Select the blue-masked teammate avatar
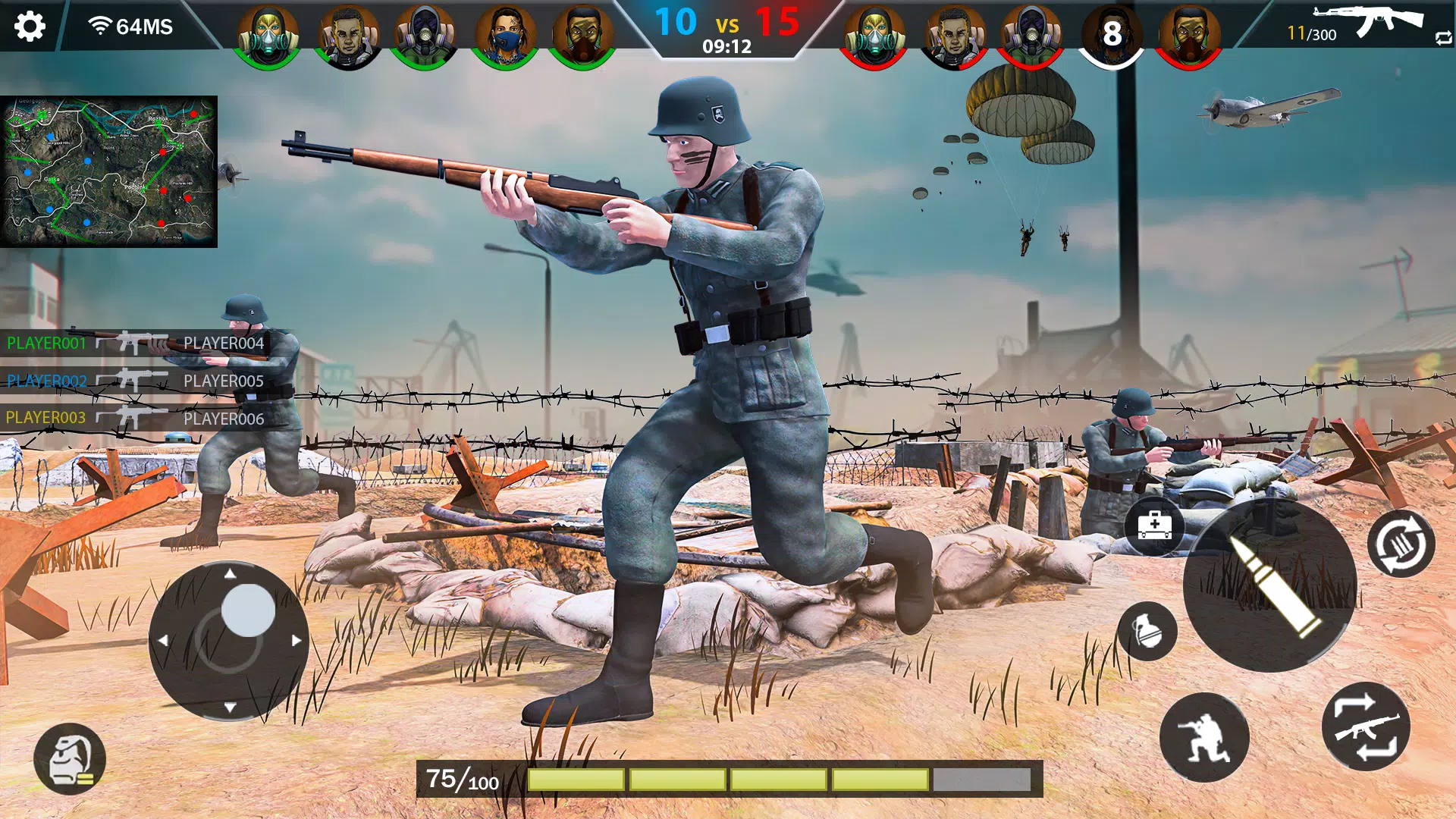The height and width of the screenshot is (819, 1456). click(x=504, y=36)
